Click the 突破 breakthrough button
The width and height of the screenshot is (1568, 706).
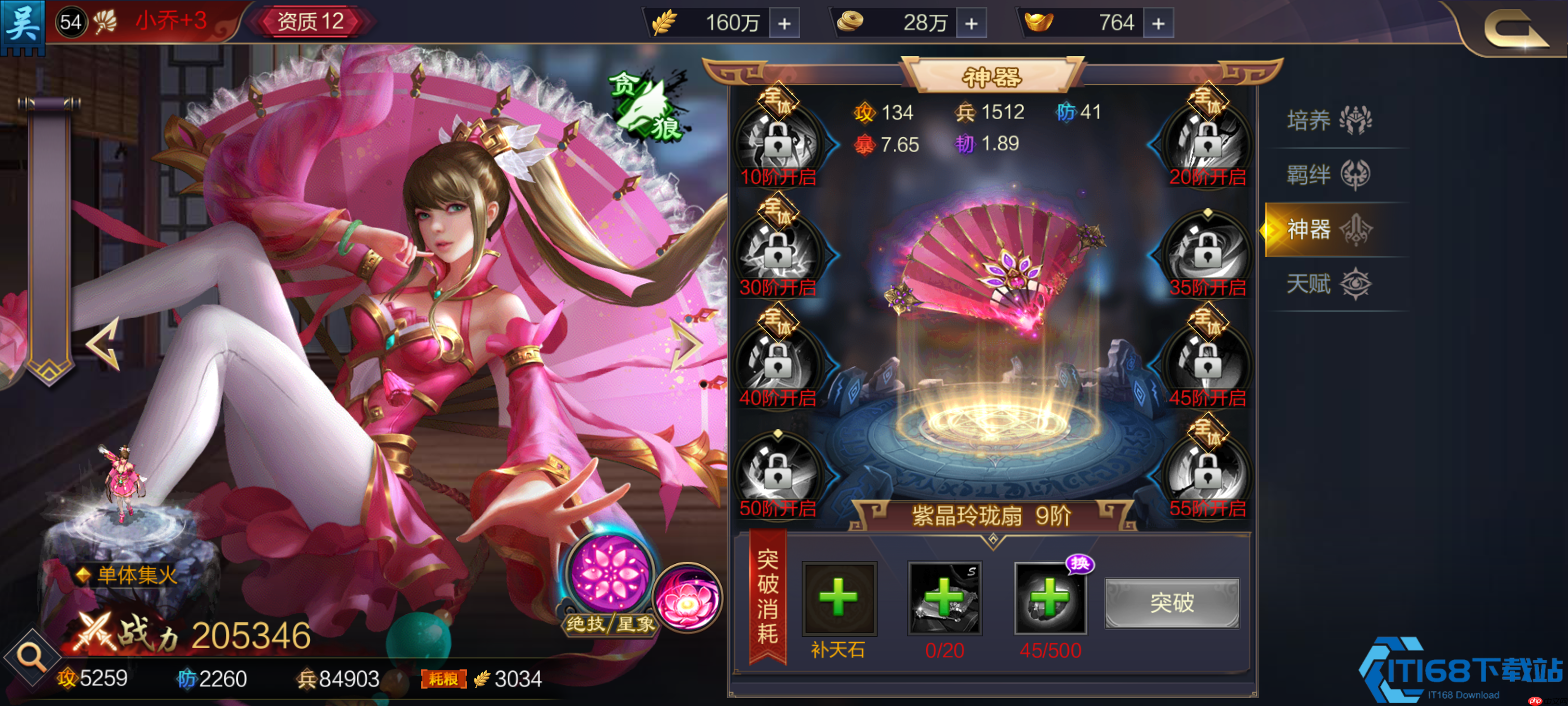(x=1171, y=603)
